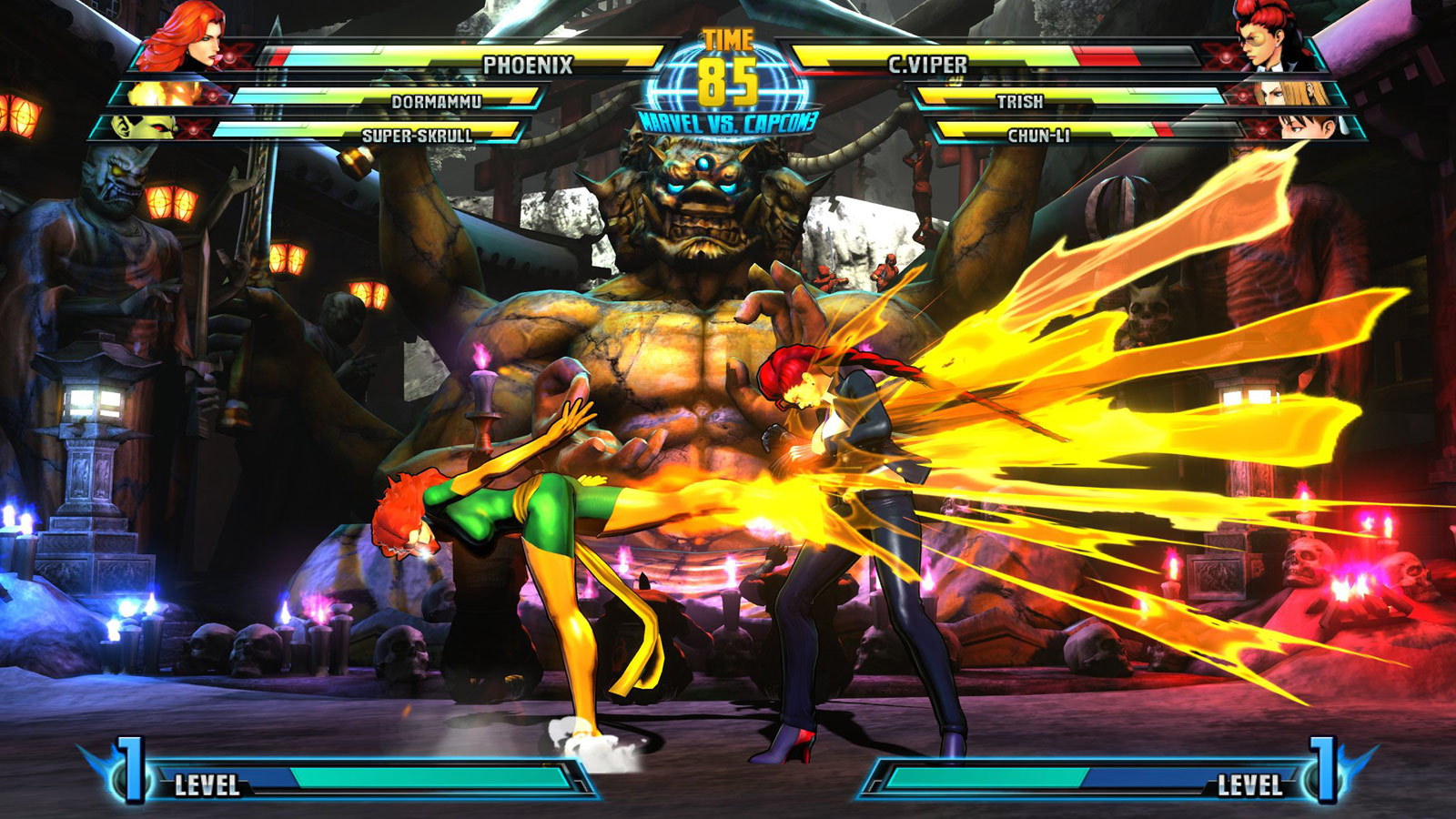Click the PHOENIX name bar

[528, 64]
